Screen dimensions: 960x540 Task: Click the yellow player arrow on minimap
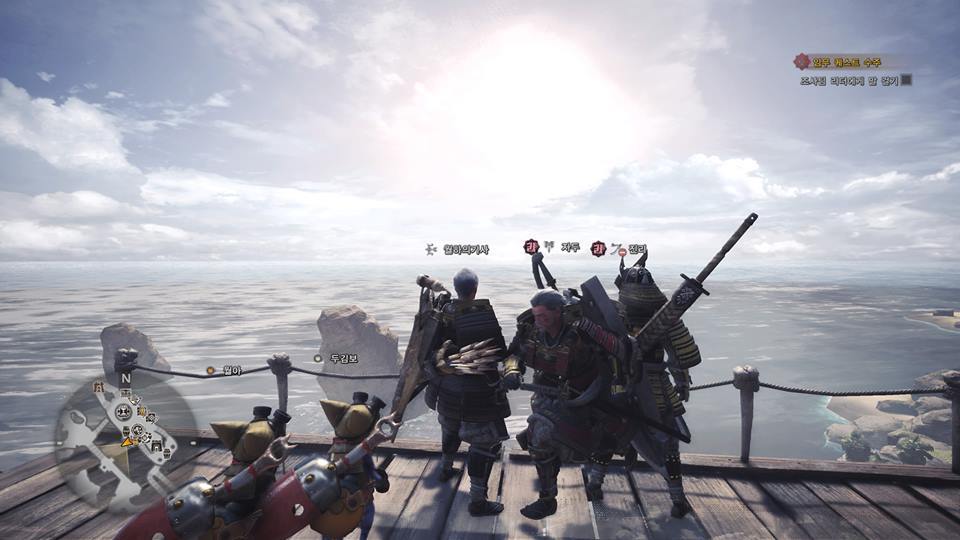[x=127, y=440]
